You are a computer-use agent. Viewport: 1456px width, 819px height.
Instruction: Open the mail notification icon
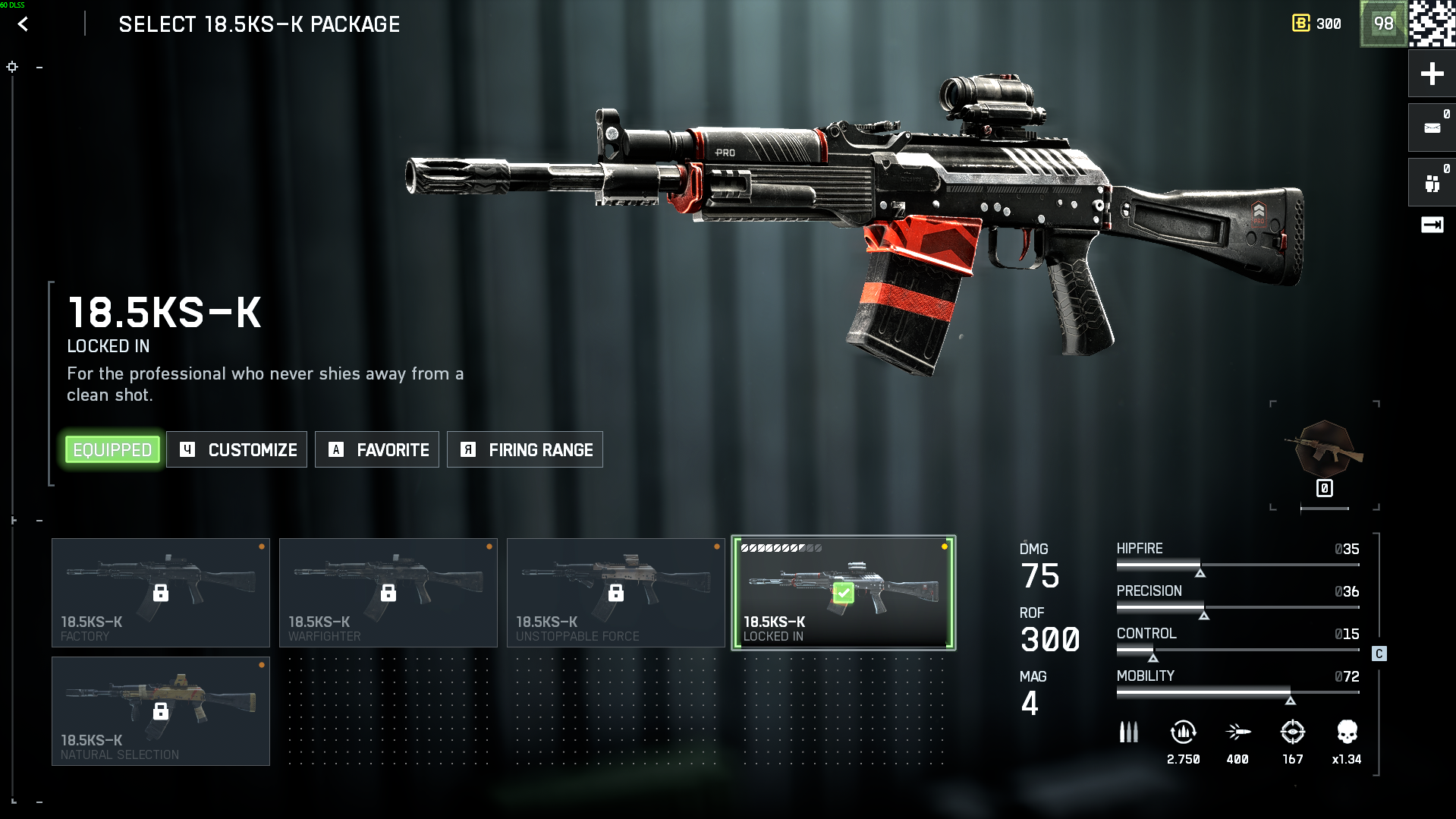(x=1432, y=128)
